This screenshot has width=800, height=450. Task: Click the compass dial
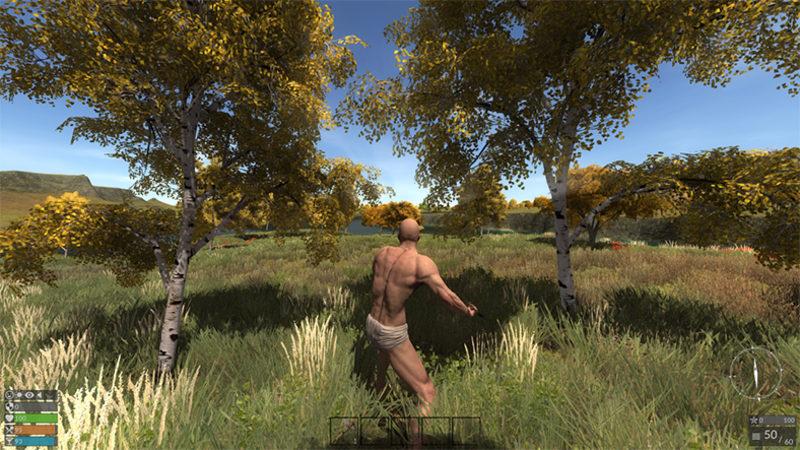[x=755, y=372]
